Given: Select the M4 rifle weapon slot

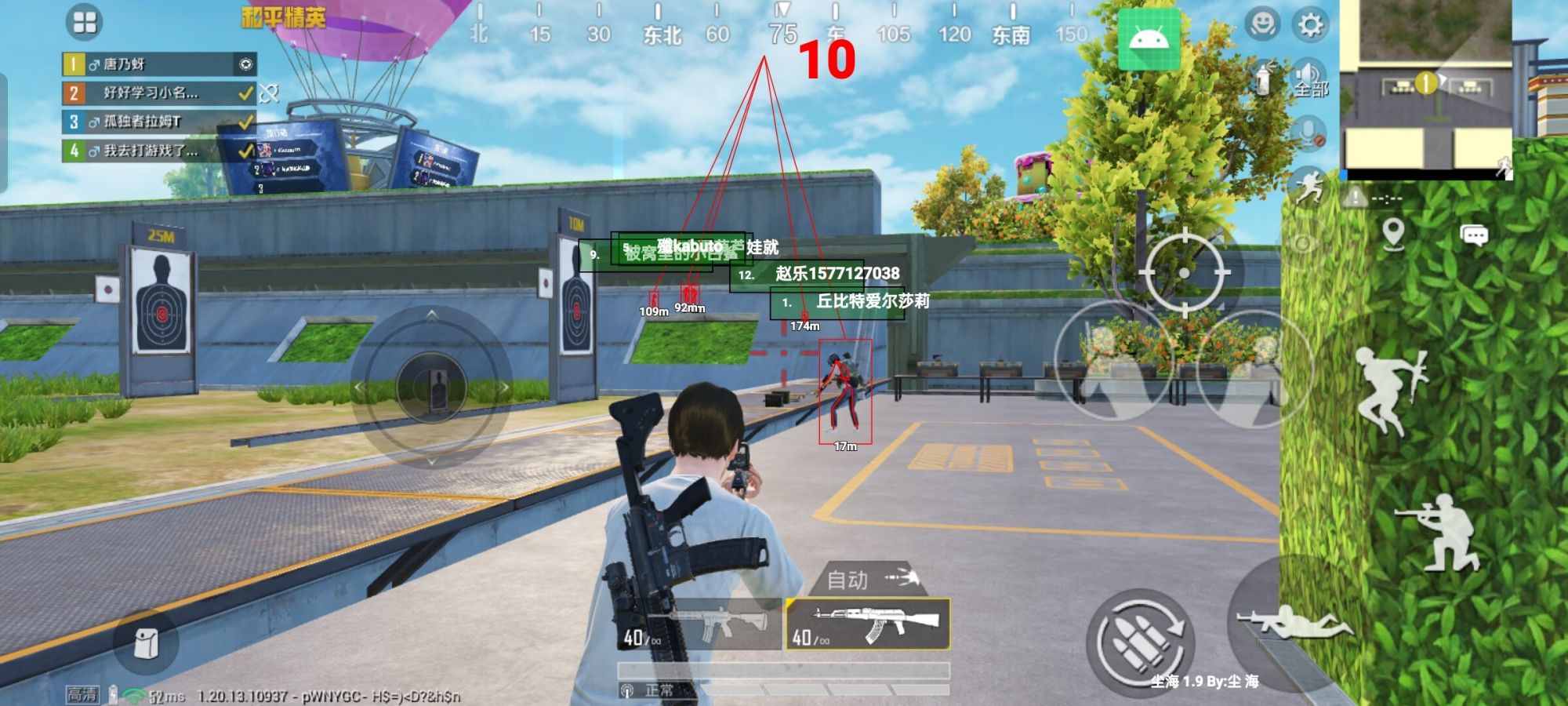Looking at the screenshot, I should (702, 625).
